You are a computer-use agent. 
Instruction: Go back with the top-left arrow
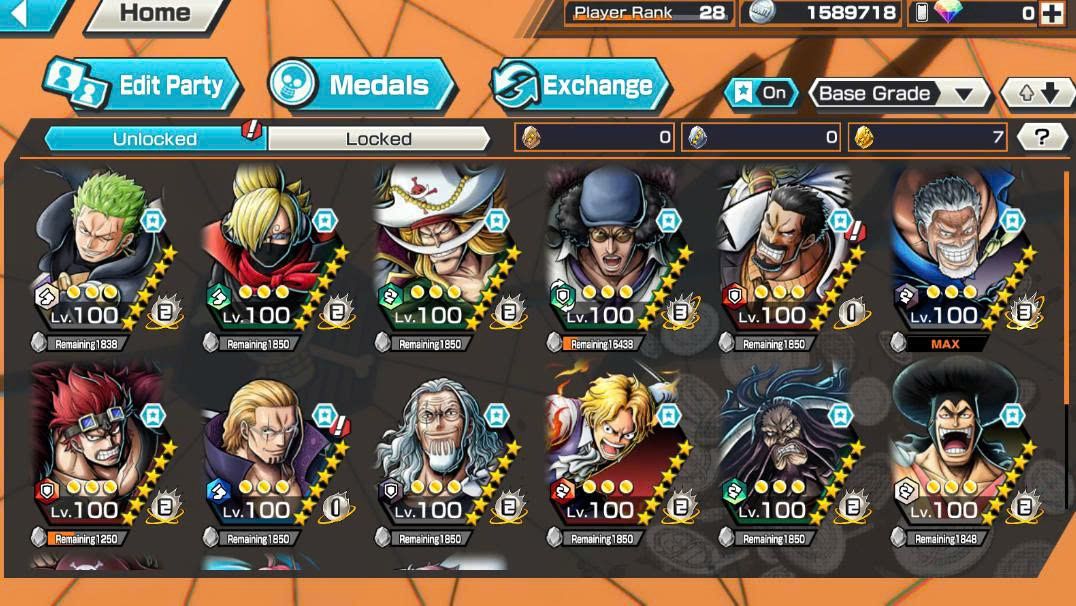27,12
